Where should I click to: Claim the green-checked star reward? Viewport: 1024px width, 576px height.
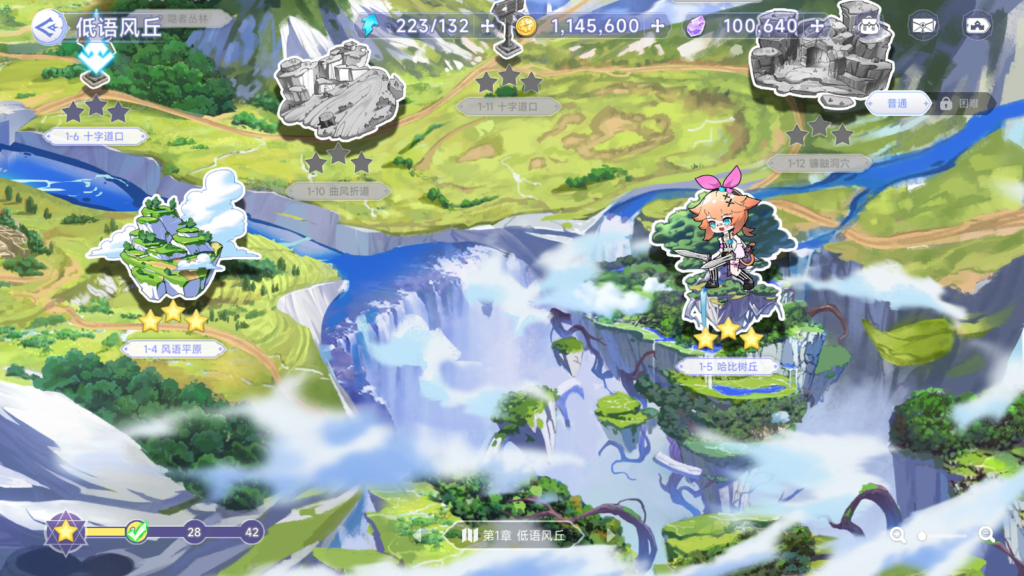pos(137,532)
